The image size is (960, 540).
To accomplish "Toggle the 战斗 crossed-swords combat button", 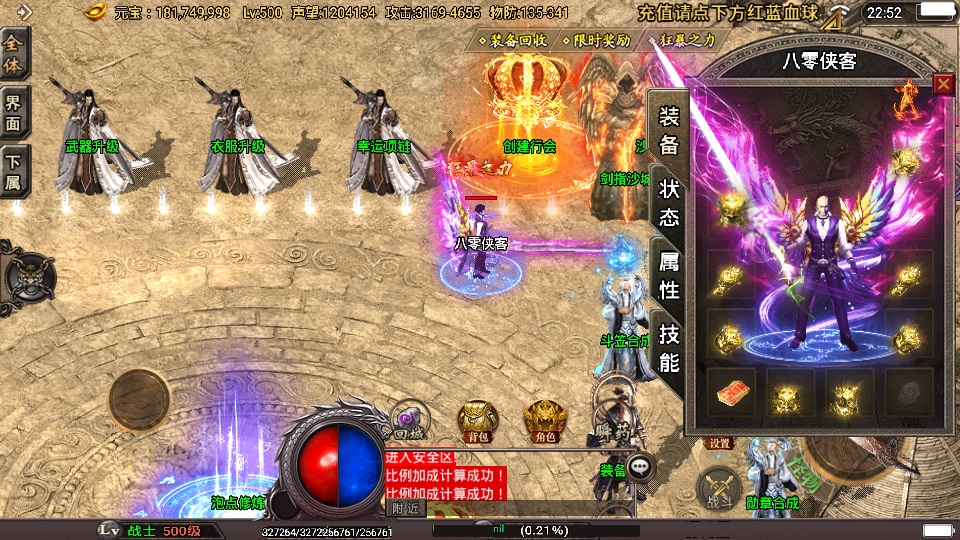I will pyautogui.click(x=718, y=487).
